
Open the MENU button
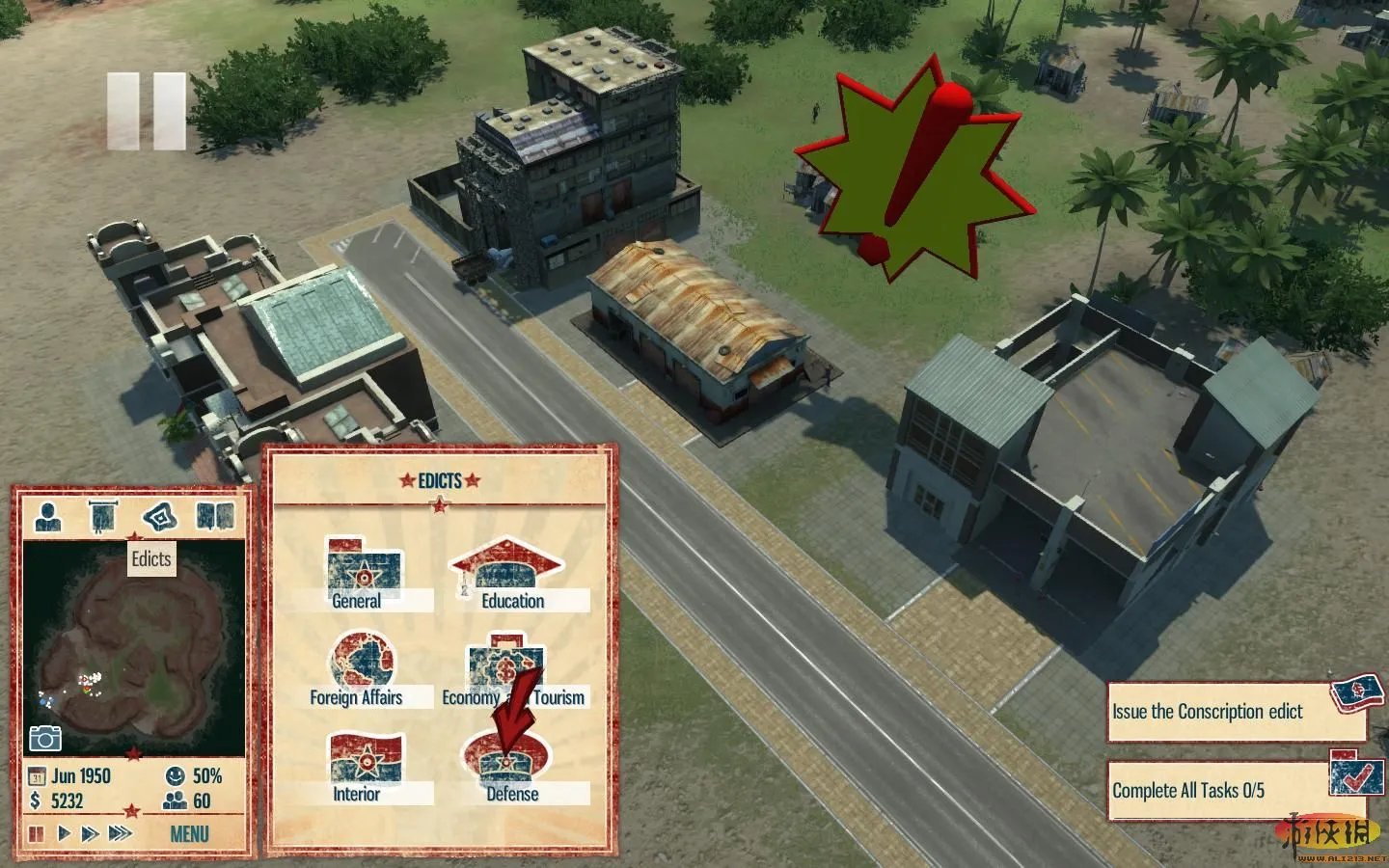(189, 833)
